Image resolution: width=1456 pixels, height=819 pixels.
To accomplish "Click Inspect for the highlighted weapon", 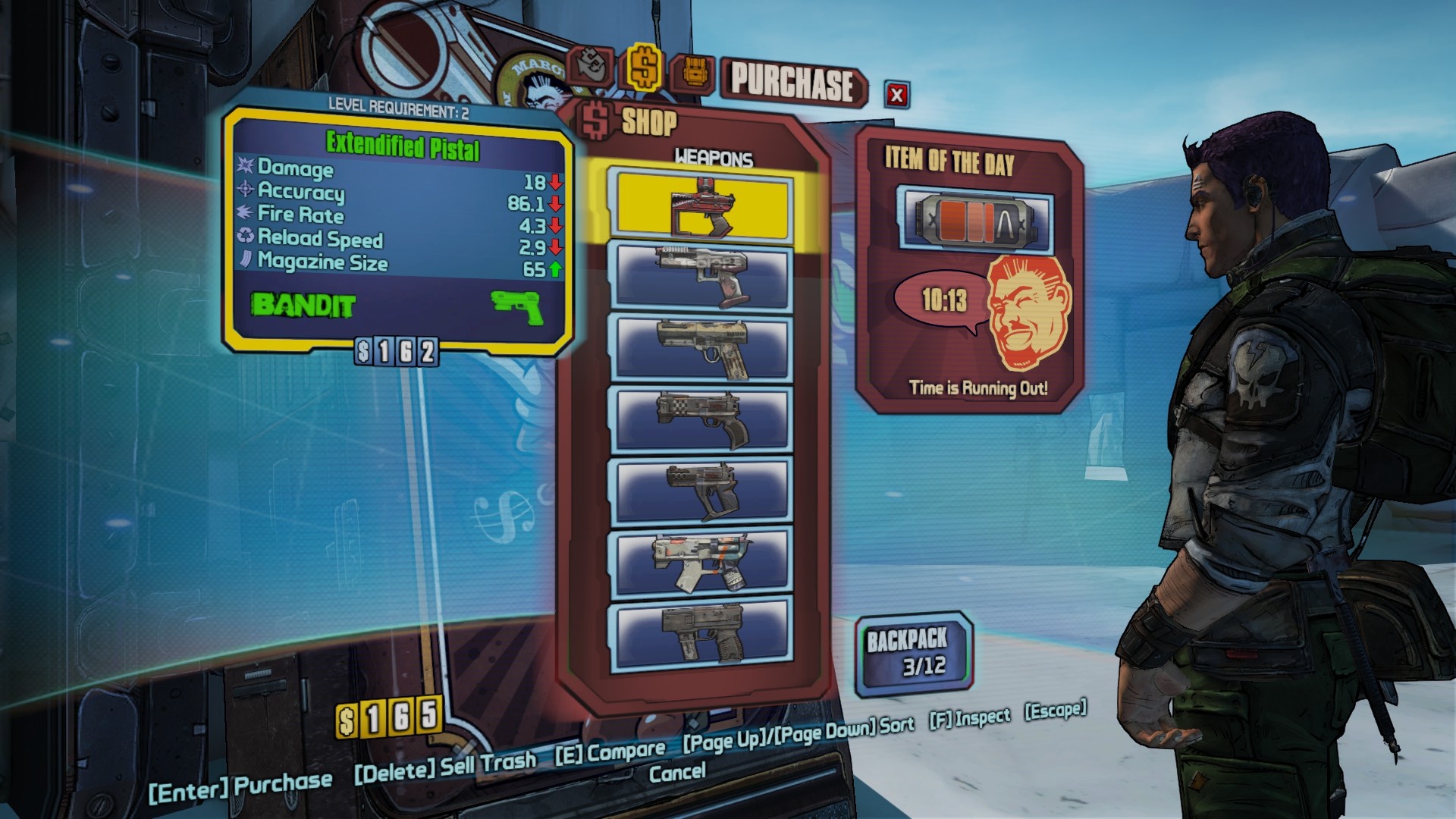I will (970, 717).
